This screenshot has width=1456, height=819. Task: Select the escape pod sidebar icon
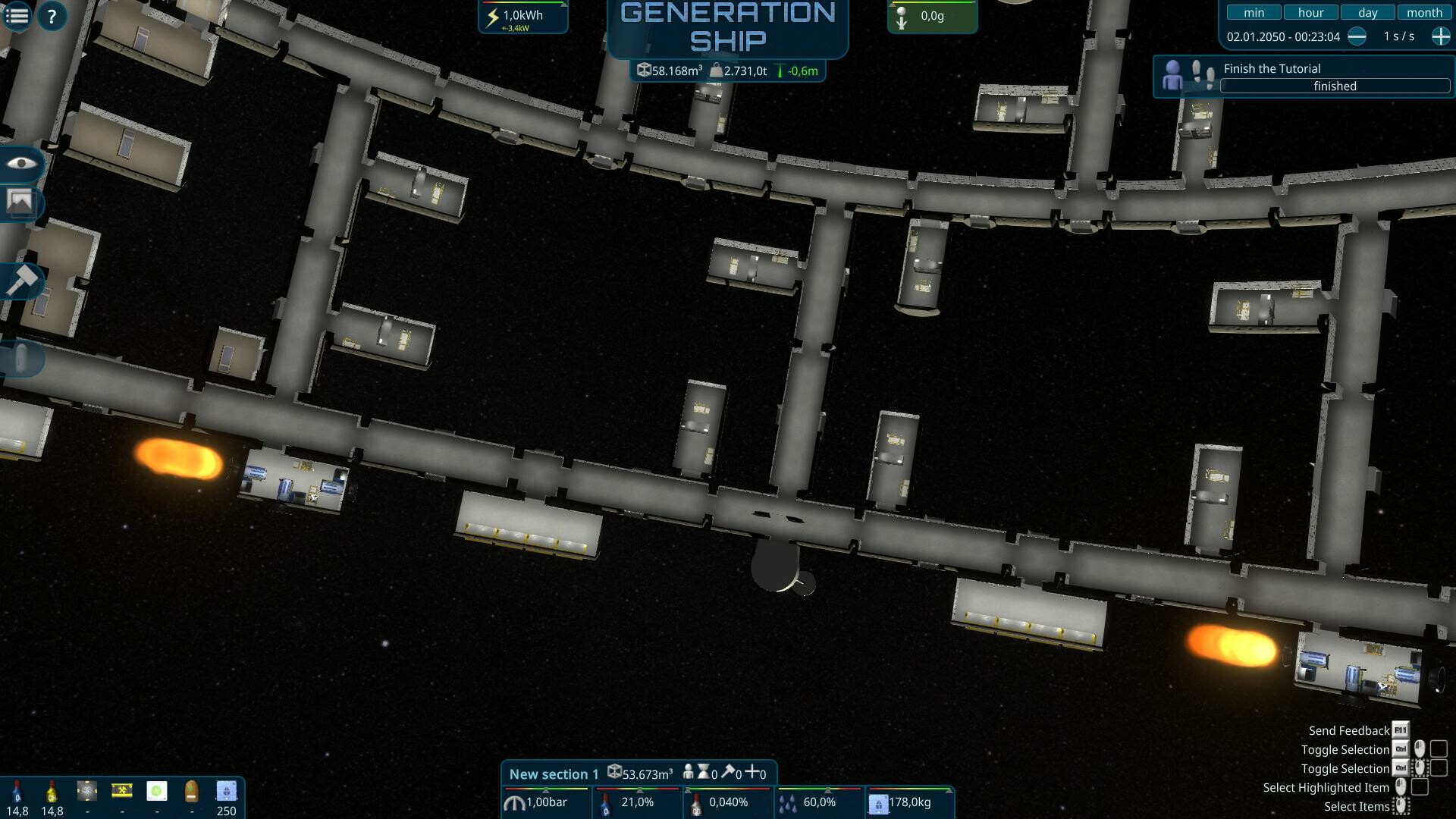coord(20,359)
